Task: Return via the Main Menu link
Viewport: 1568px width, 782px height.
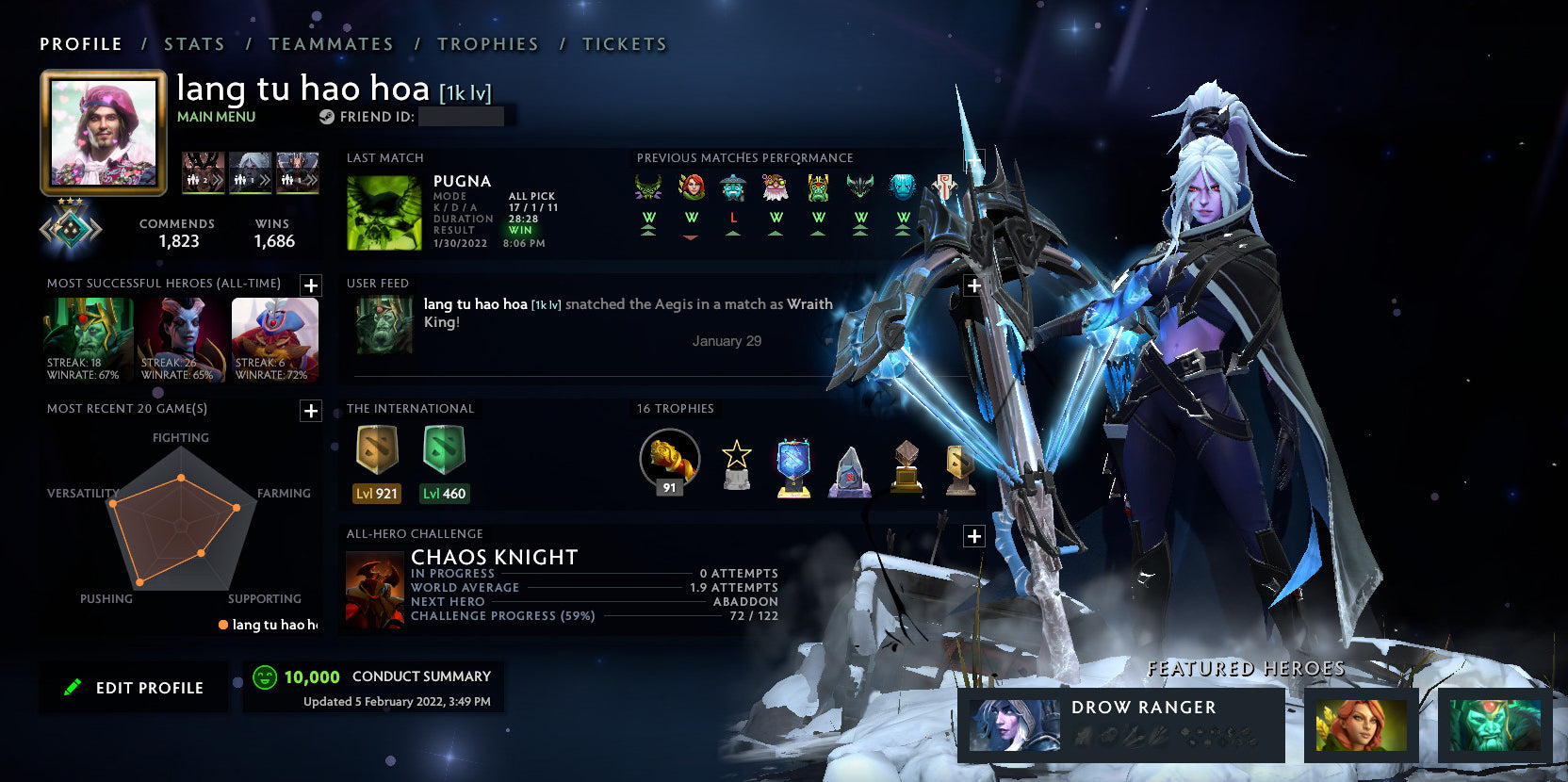Action: [216, 117]
